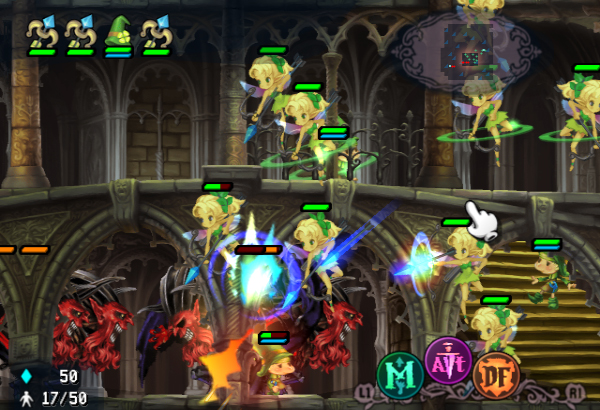Activate the green M move command
This screenshot has height=410, width=600.
click(x=400, y=373)
